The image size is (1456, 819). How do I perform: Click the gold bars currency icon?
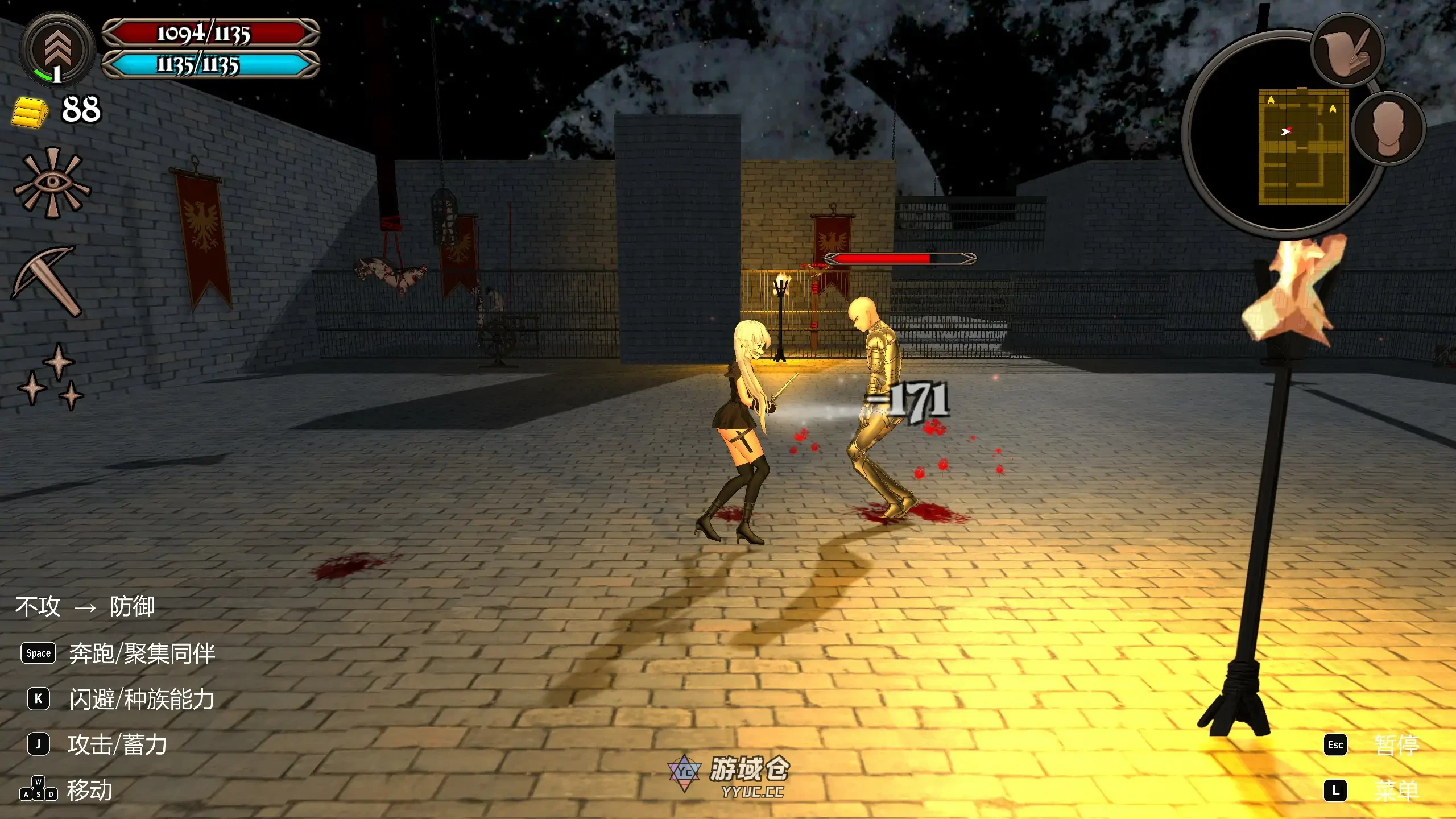pos(30,111)
